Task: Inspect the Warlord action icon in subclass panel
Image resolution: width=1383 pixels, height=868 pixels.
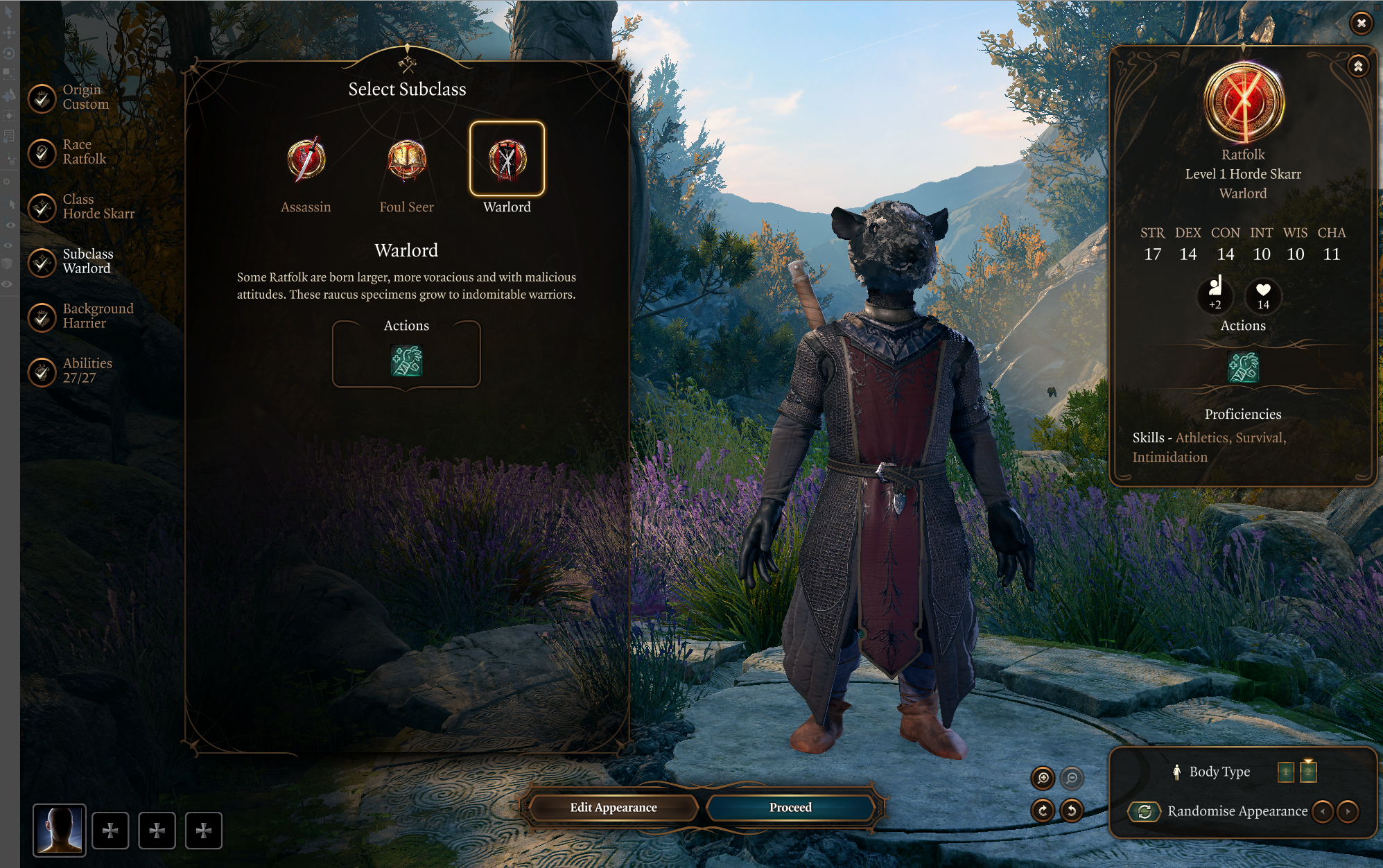Action: click(406, 361)
